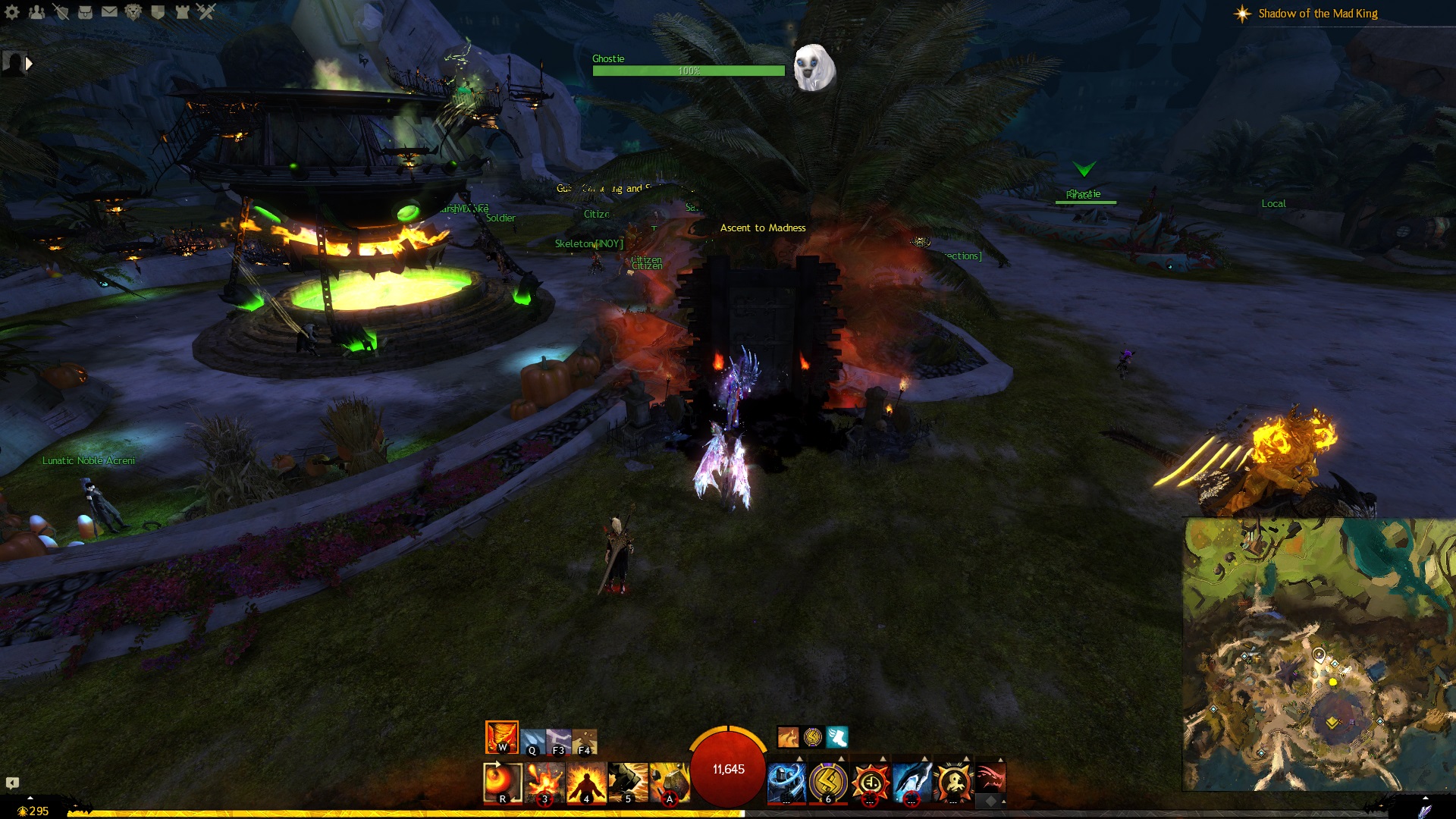Select the fire attunement icon

[x=501, y=737]
